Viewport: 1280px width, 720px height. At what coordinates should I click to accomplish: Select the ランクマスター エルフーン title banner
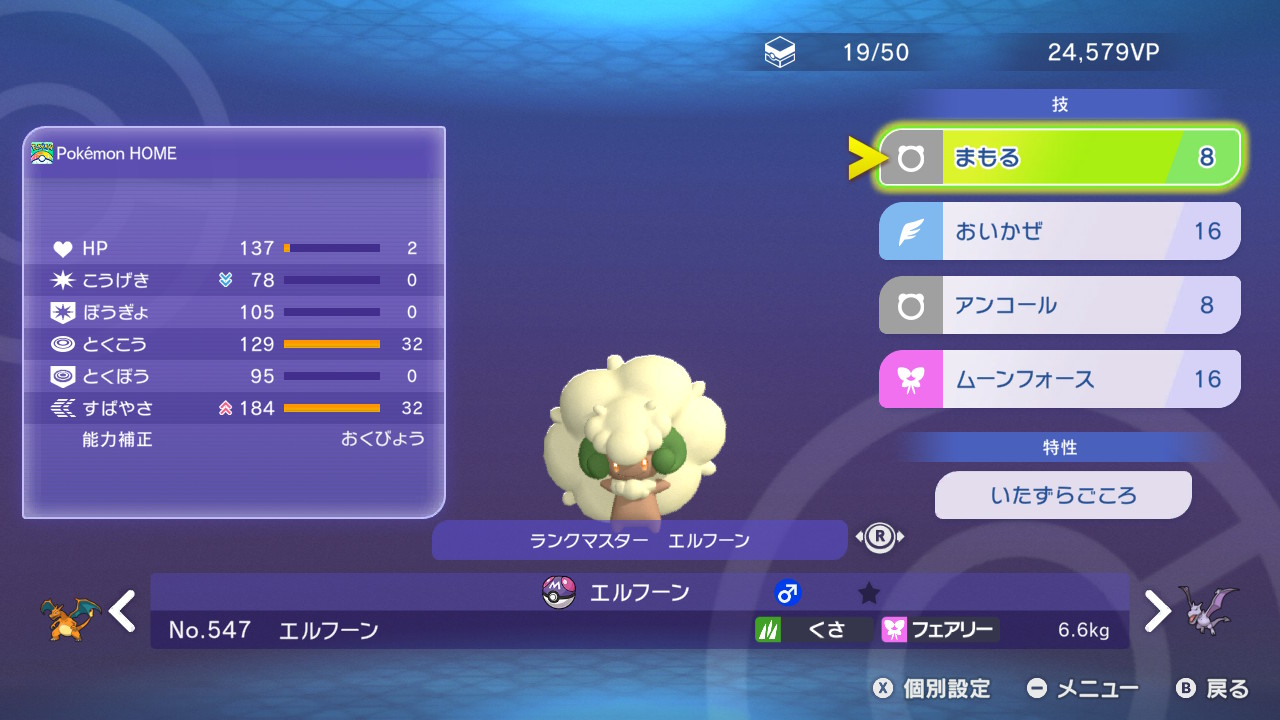[639, 540]
